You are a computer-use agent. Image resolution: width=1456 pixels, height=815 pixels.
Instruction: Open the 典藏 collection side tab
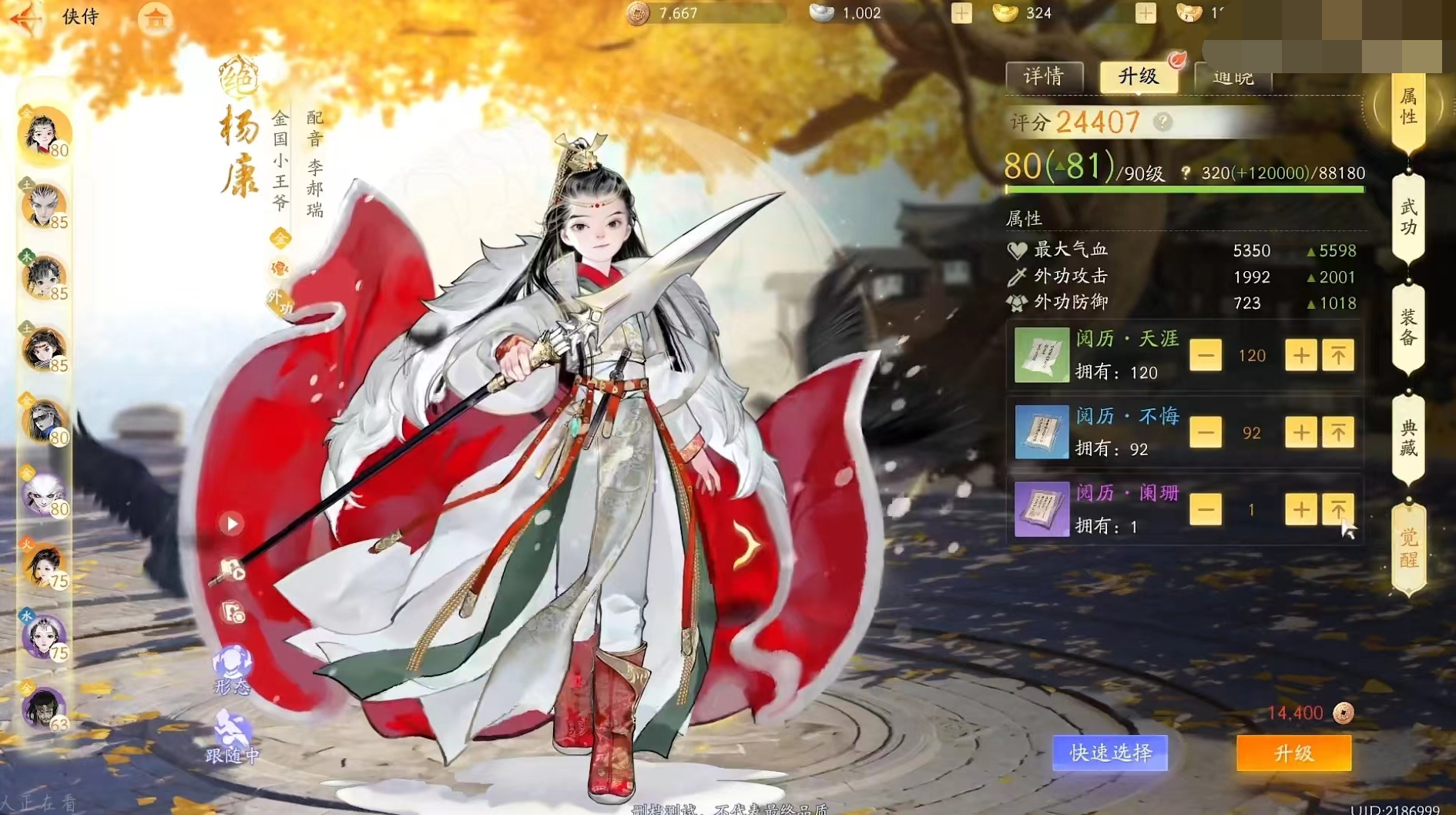click(x=1408, y=438)
